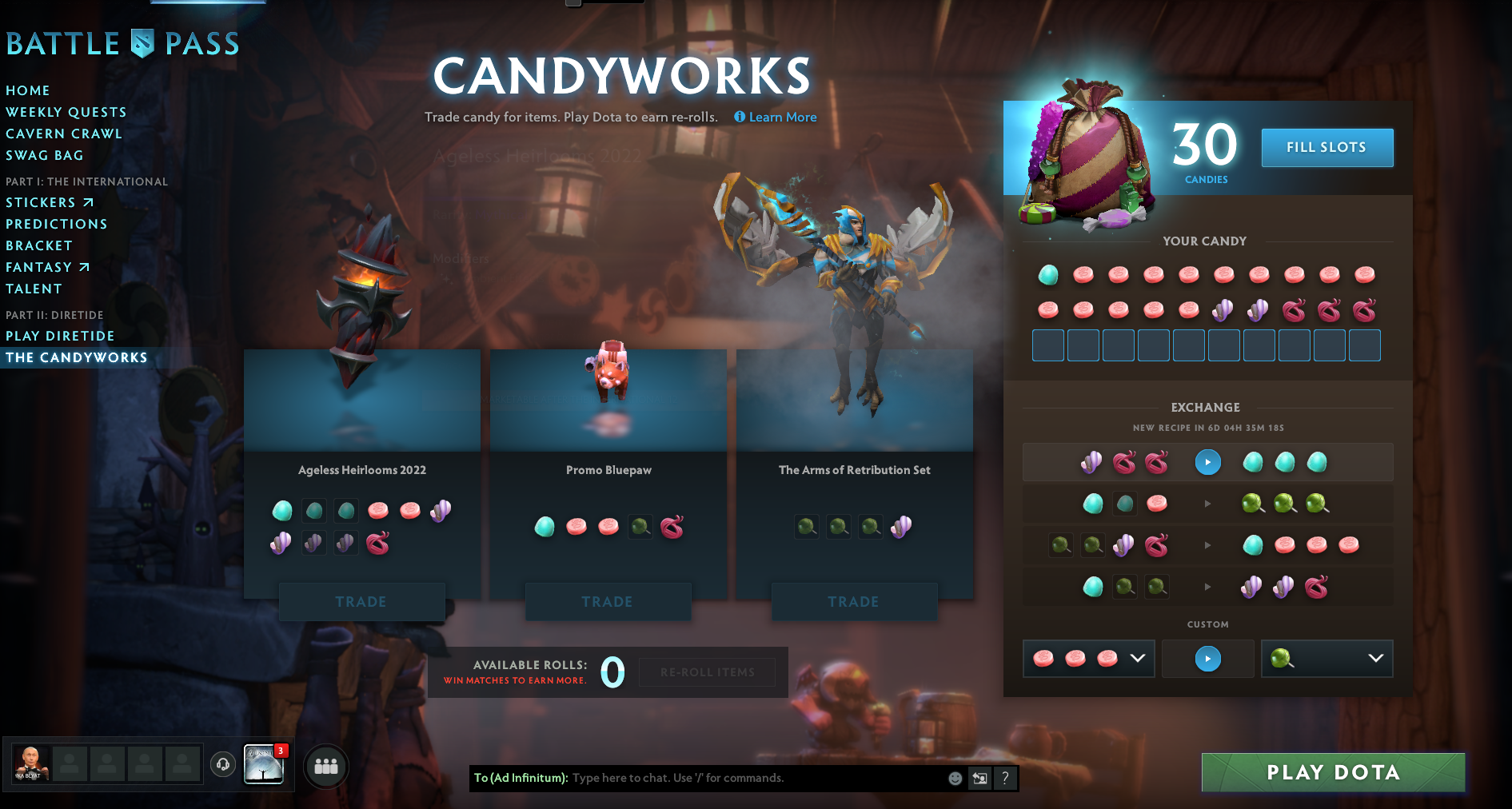This screenshot has height=809, width=1512.
Task: Click the chat input field to type a message
Action: click(720, 778)
